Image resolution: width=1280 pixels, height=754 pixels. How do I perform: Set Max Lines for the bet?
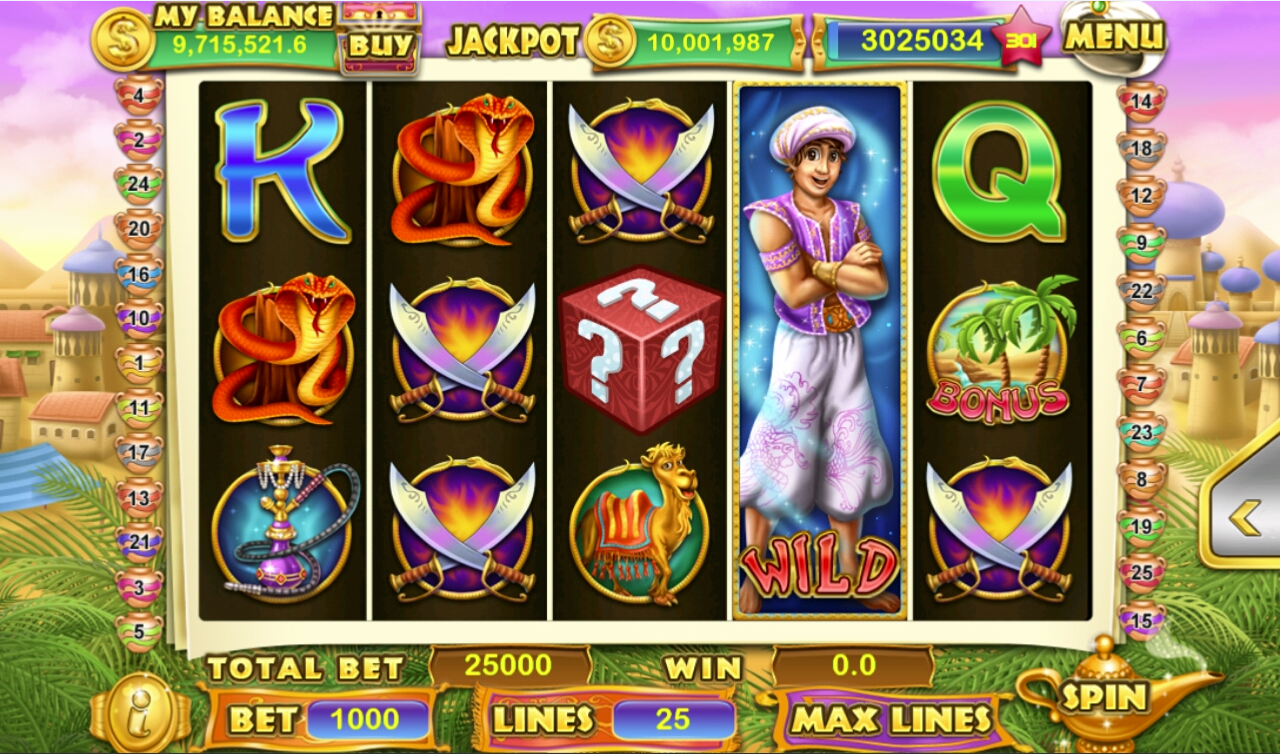coord(892,718)
